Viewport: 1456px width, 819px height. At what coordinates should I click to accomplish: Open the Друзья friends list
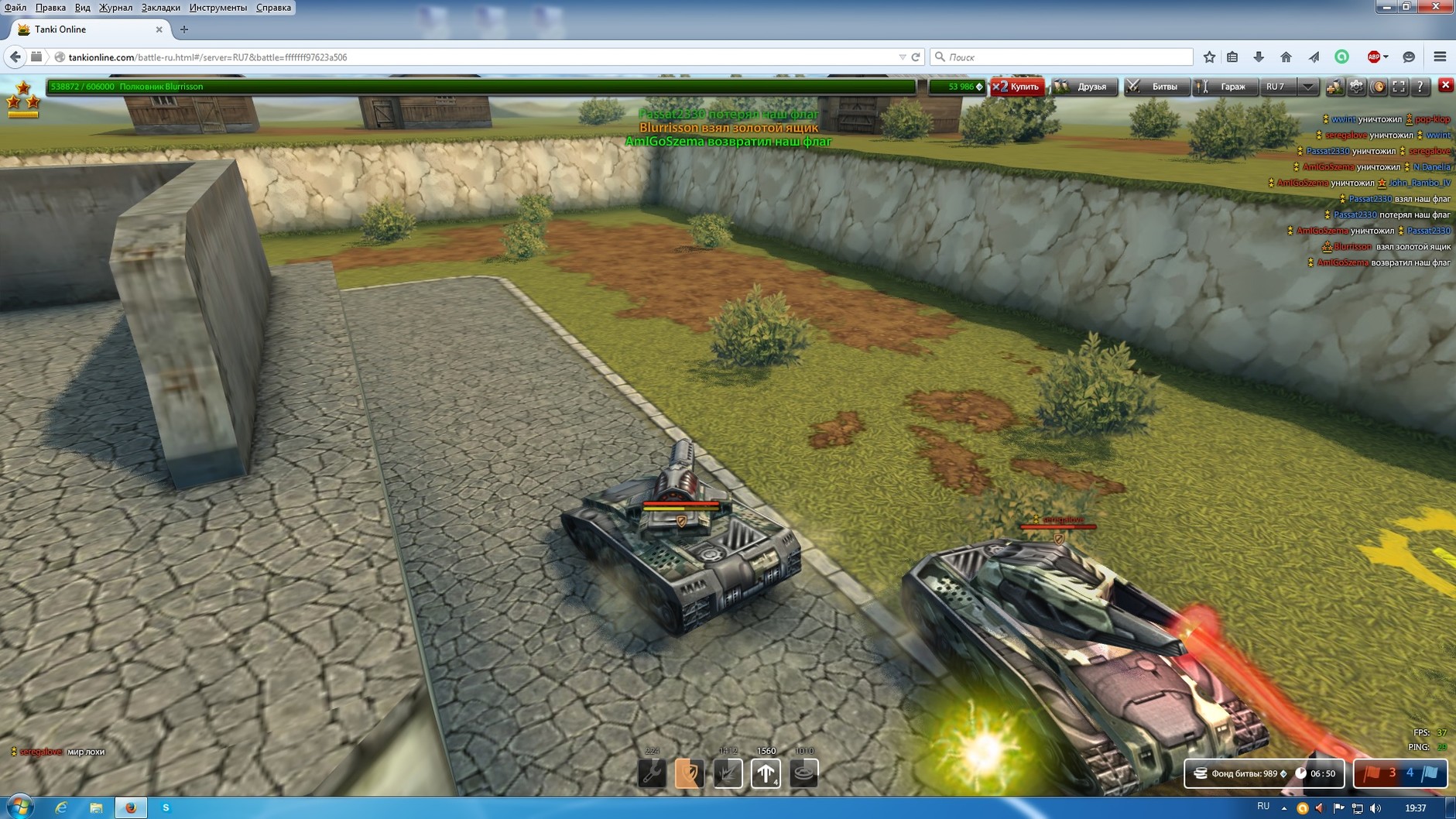tap(1084, 87)
